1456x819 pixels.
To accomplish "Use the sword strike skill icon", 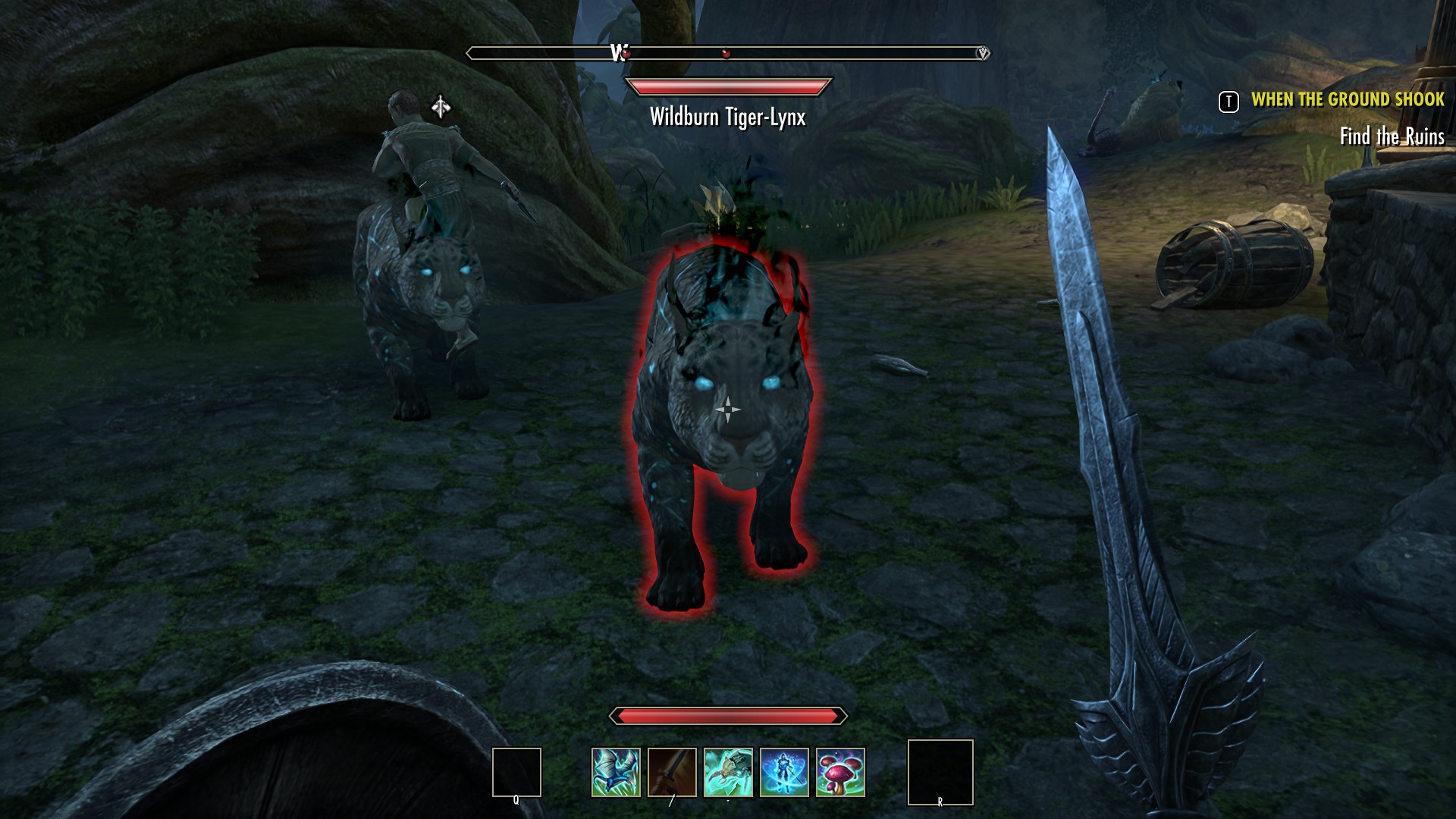I will click(672, 772).
